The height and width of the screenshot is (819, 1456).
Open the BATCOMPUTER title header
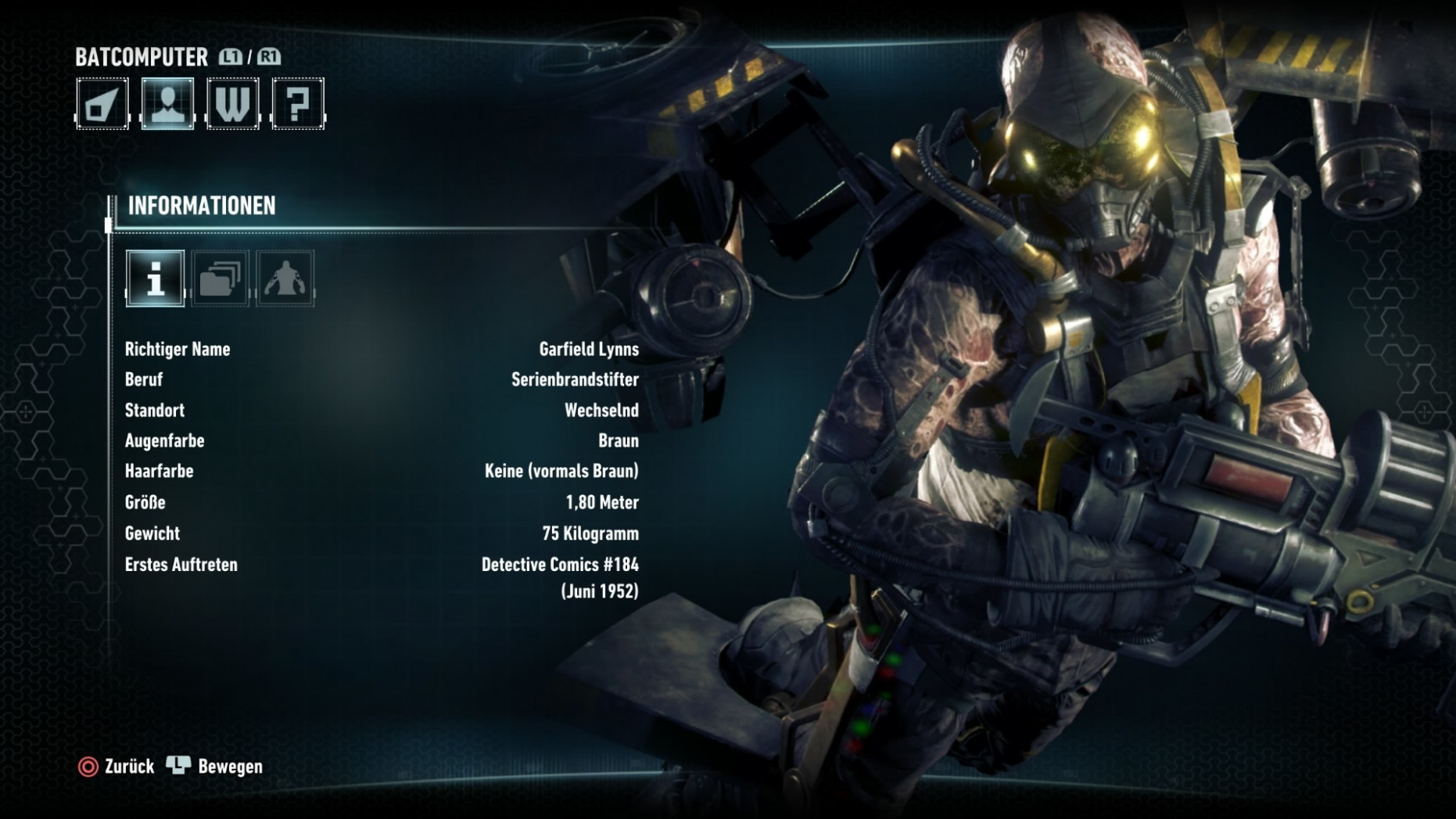click(141, 56)
